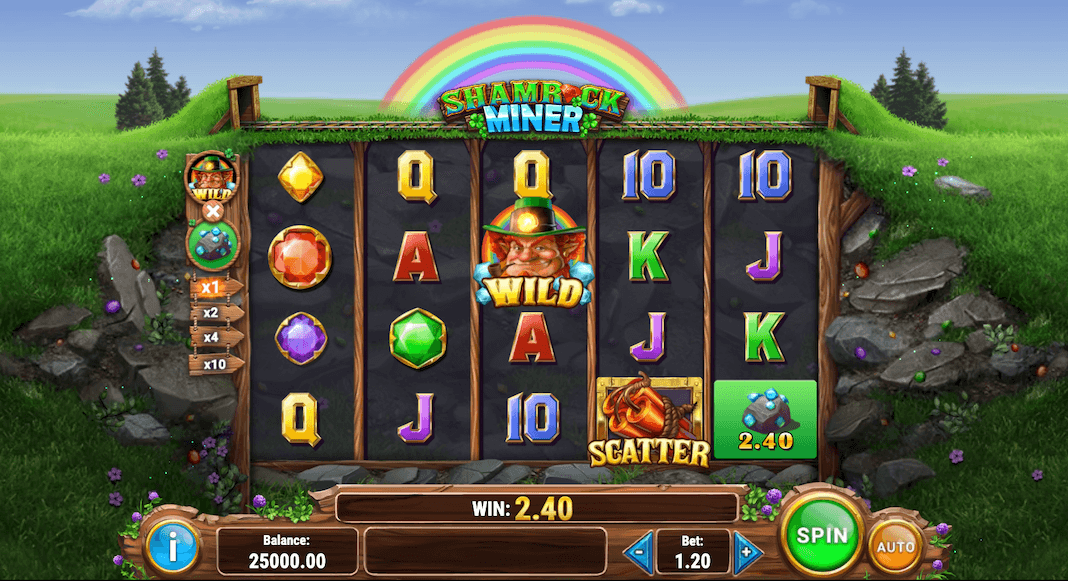Activate the orange AUTO play button
Image resolution: width=1068 pixels, height=581 pixels.
[895, 547]
